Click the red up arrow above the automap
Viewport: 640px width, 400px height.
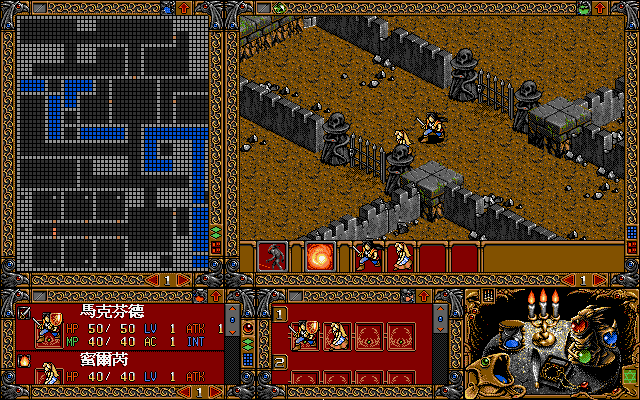coord(183,8)
